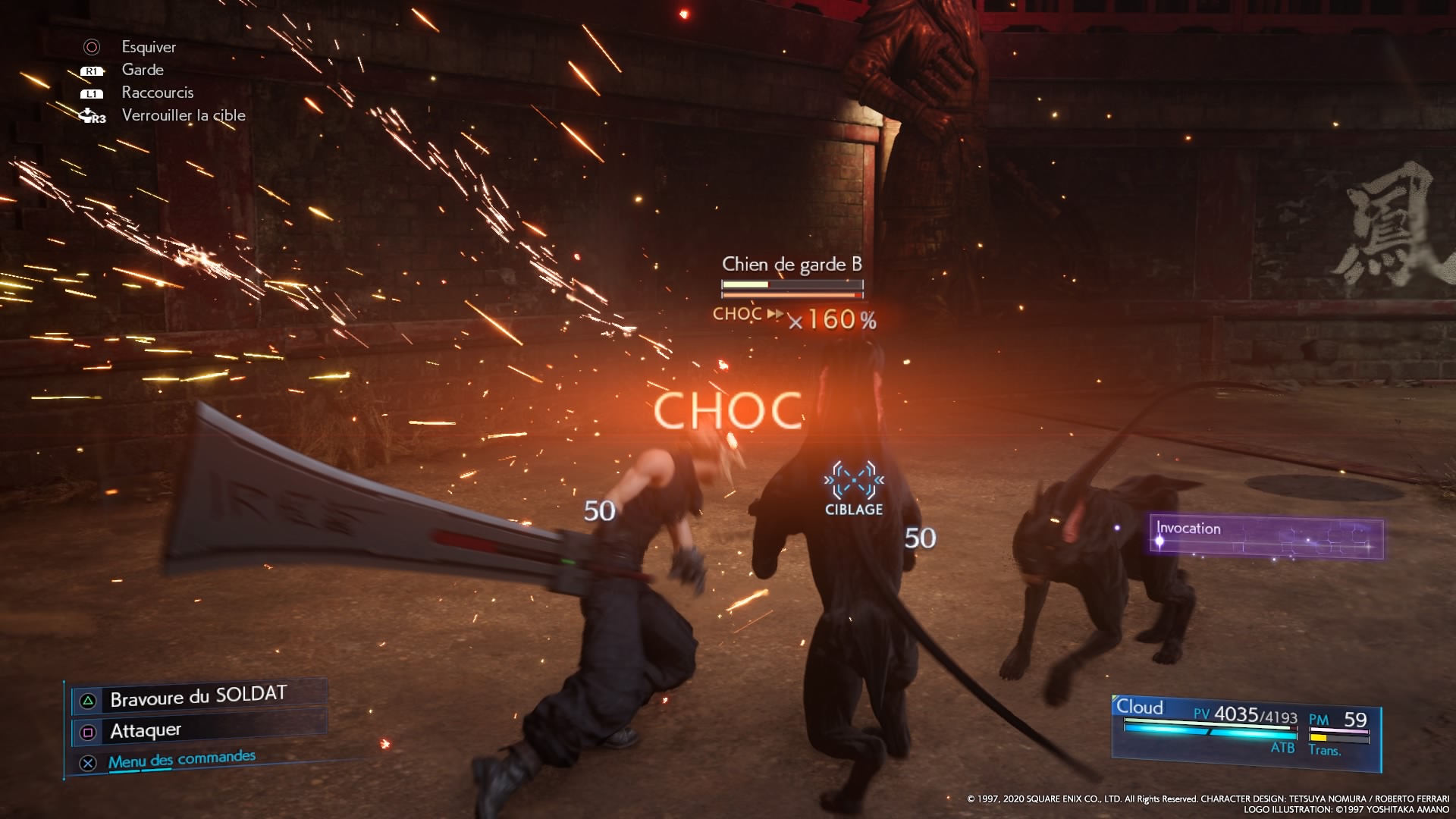Select the Bravoure du SOLDAT command
This screenshot has height=819, width=1456.
coord(199,697)
